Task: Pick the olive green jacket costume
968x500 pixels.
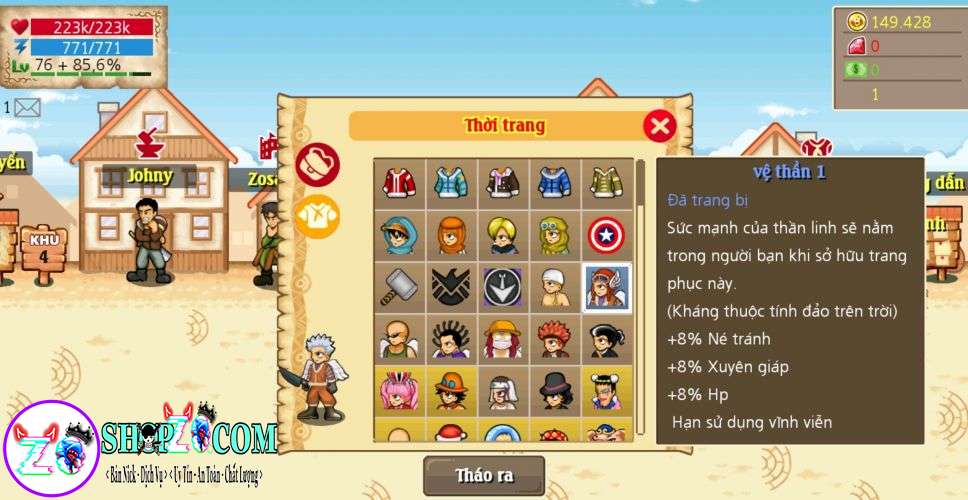Action: (607, 182)
